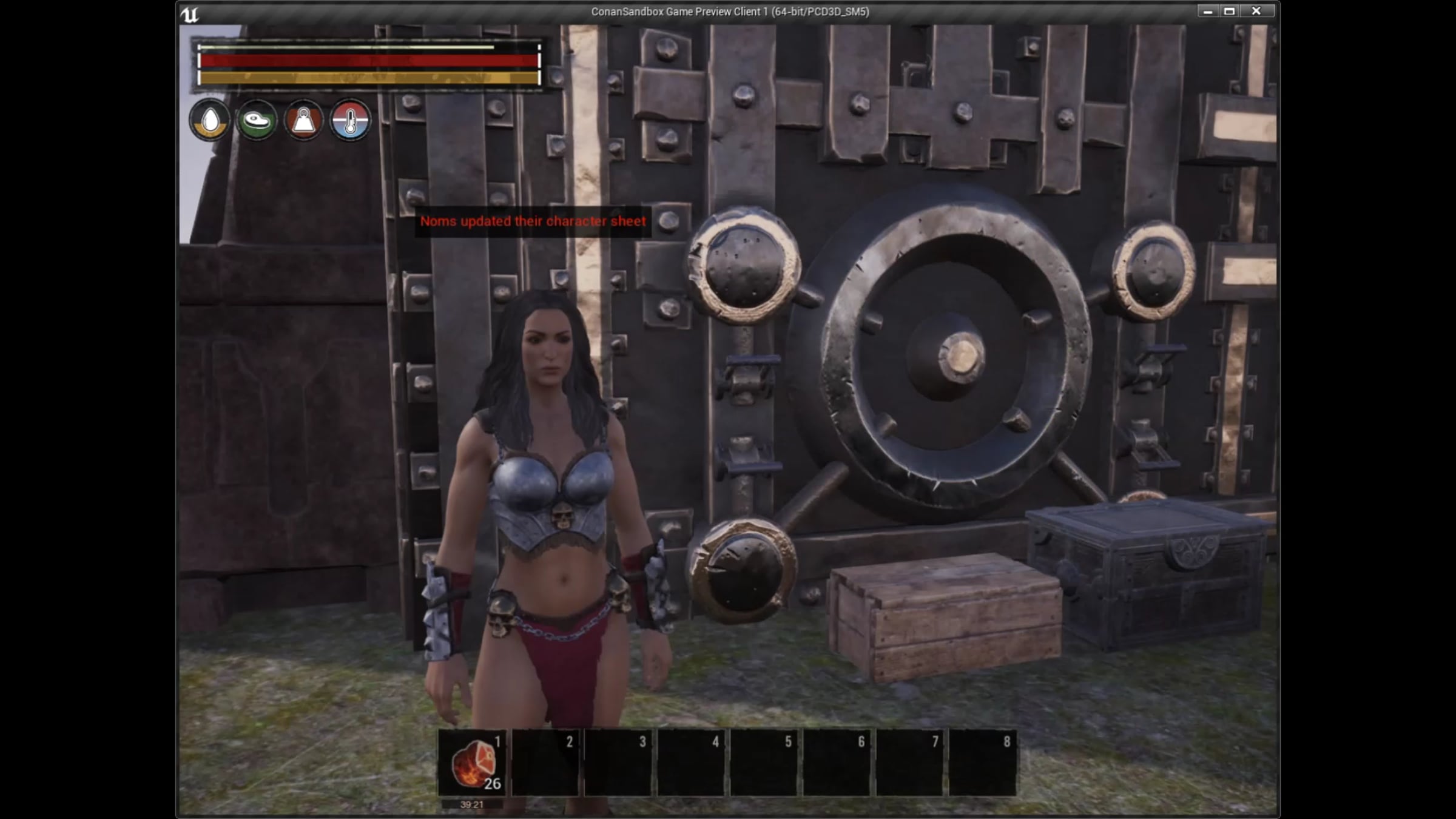Click the thermometer temperature icon

tap(350, 120)
